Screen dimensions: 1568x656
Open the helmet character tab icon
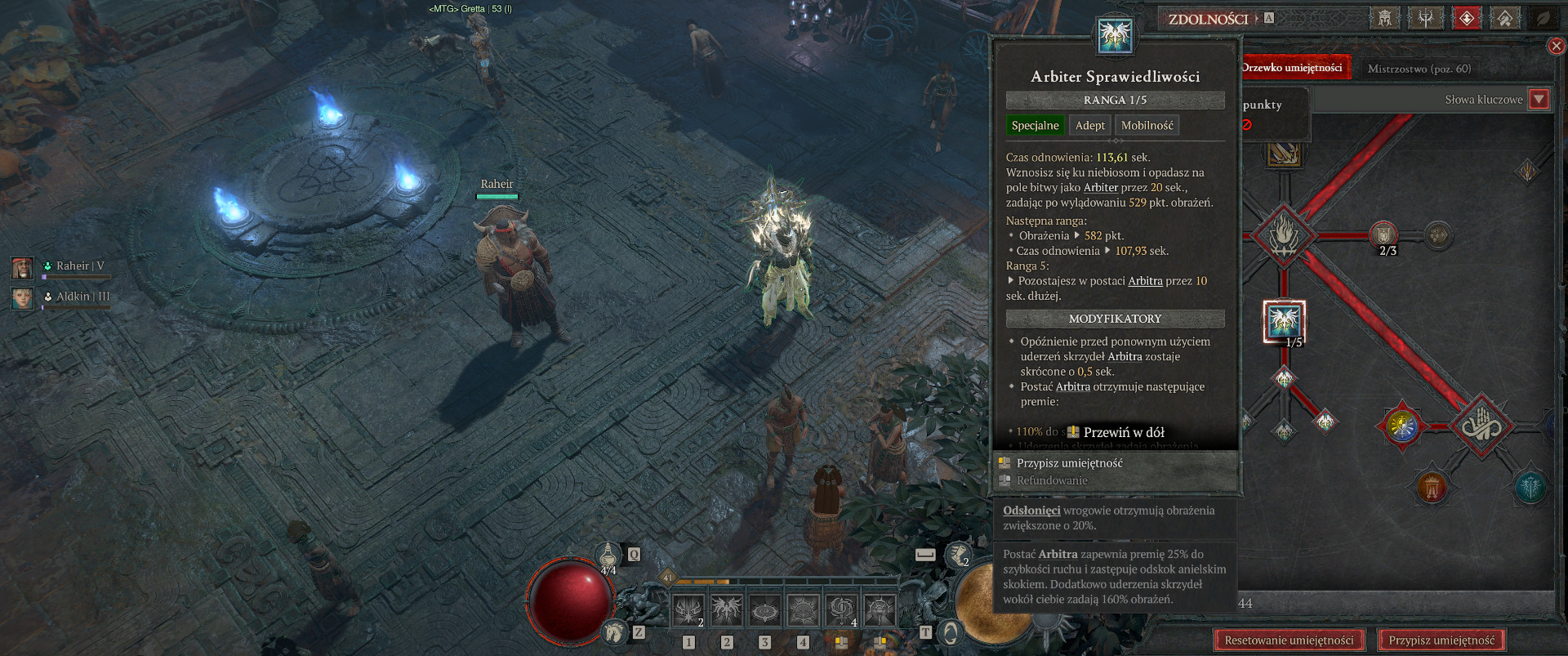(x=1384, y=18)
